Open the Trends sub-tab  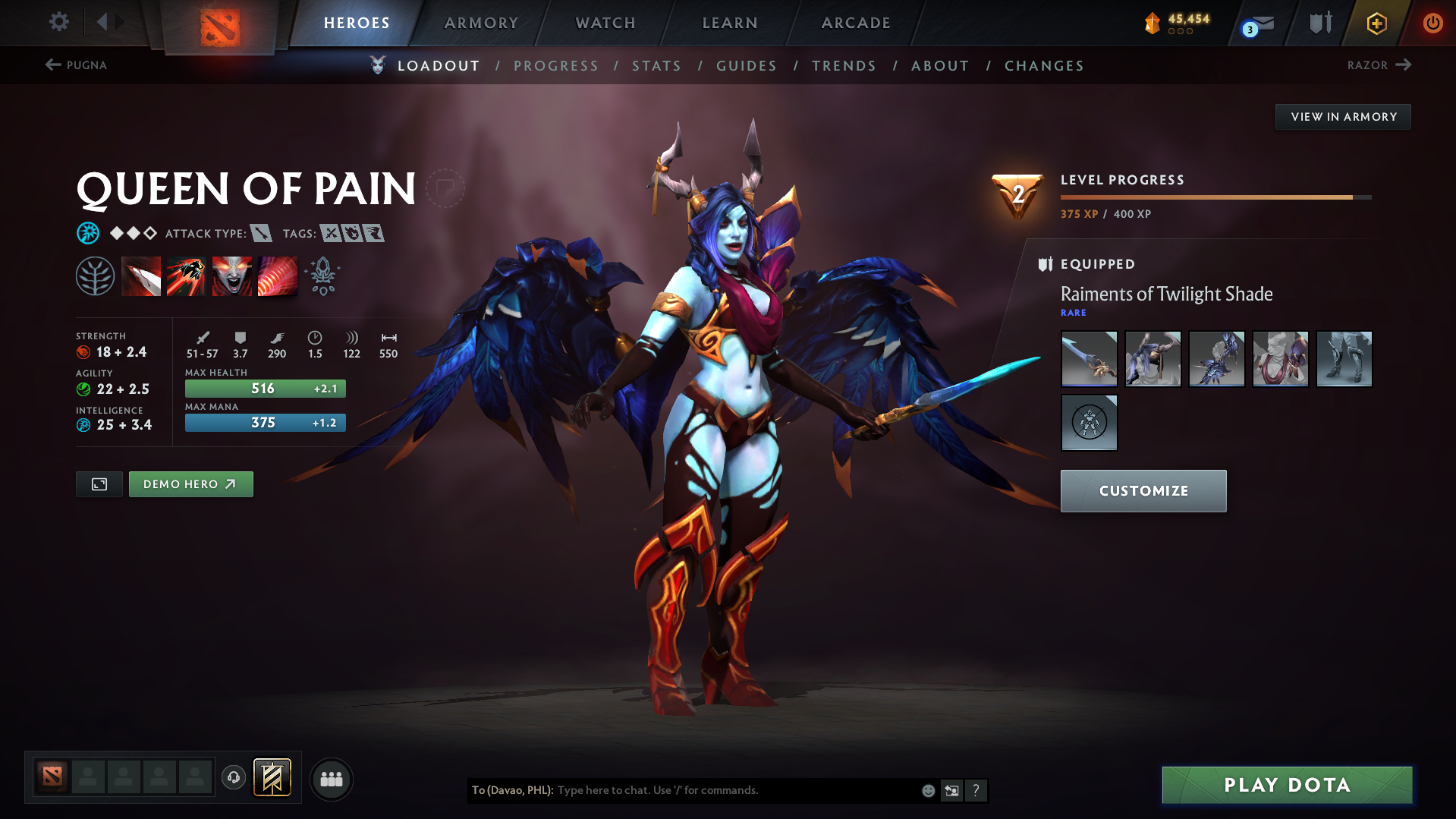[x=844, y=66]
